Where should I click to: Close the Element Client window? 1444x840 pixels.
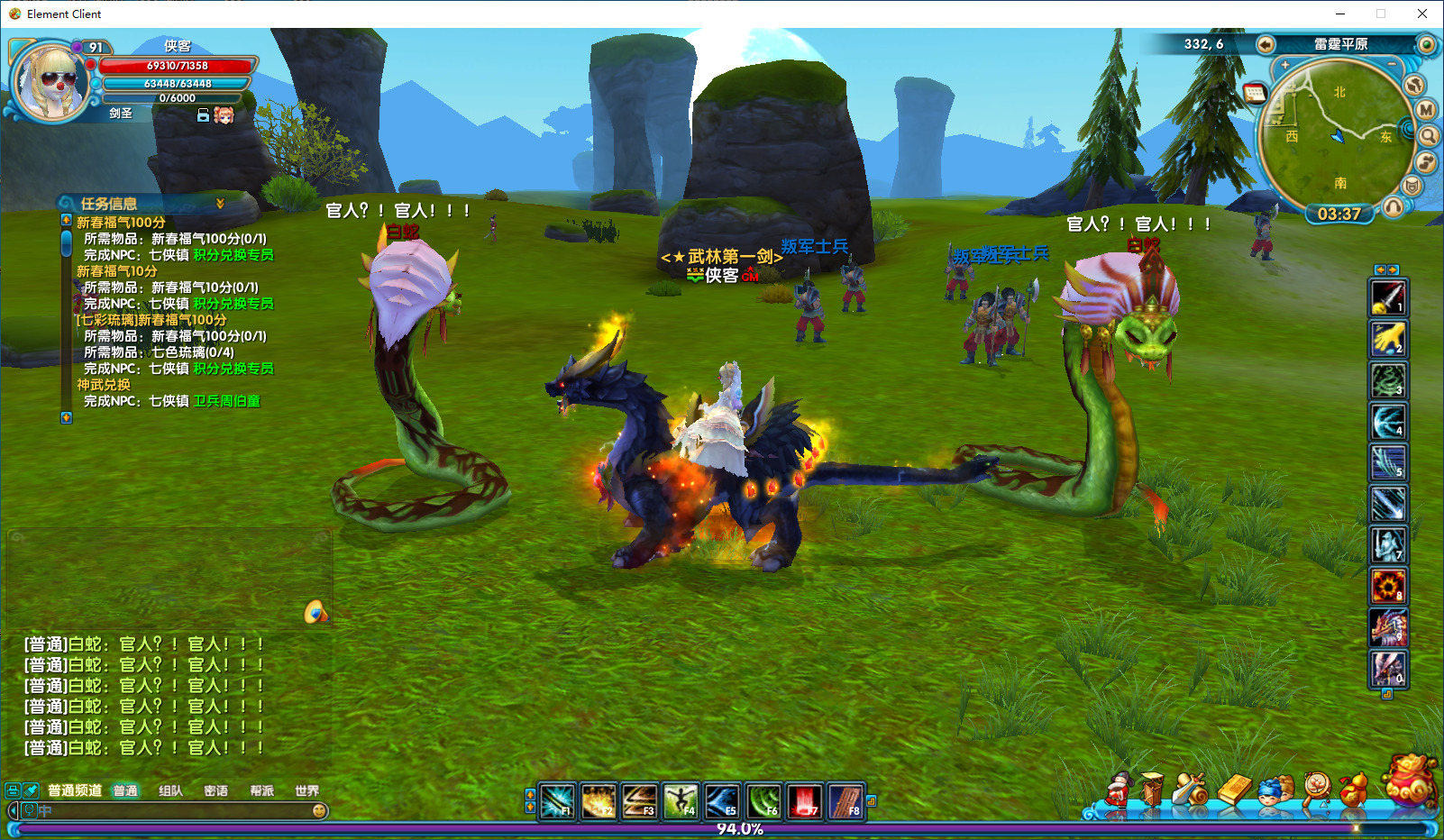1422,14
